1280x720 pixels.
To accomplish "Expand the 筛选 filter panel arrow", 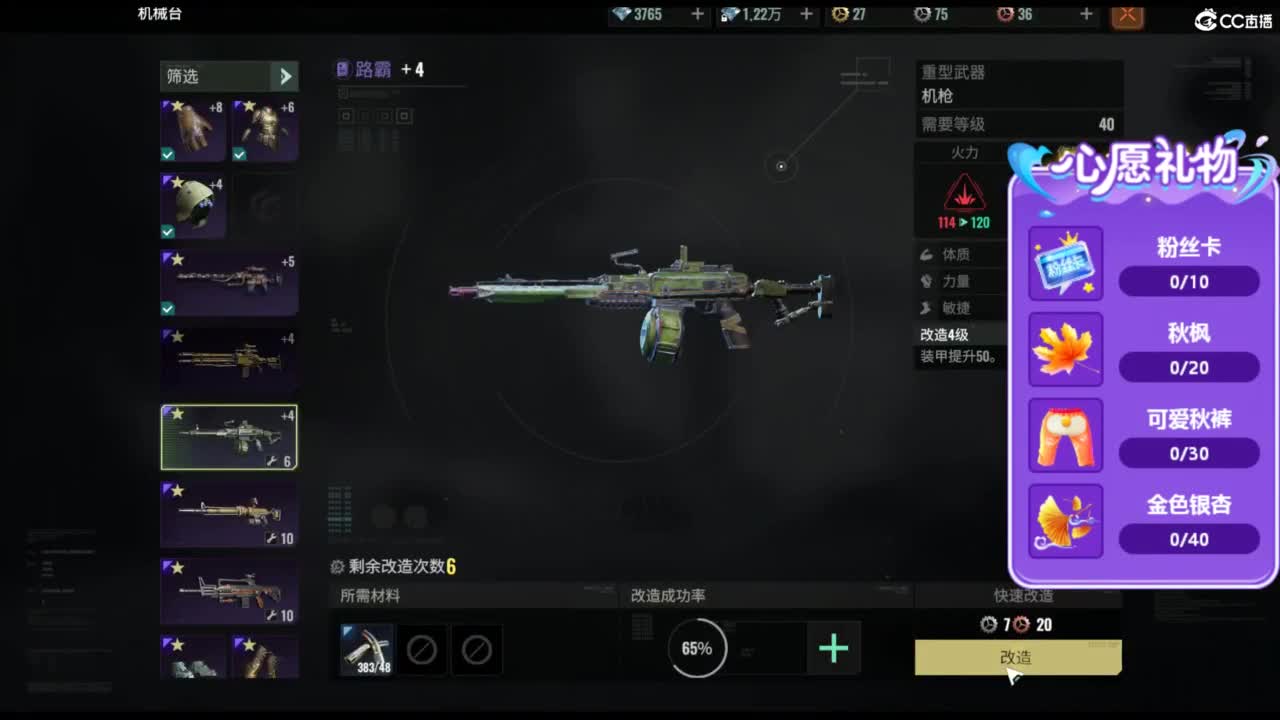I will click(287, 76).
